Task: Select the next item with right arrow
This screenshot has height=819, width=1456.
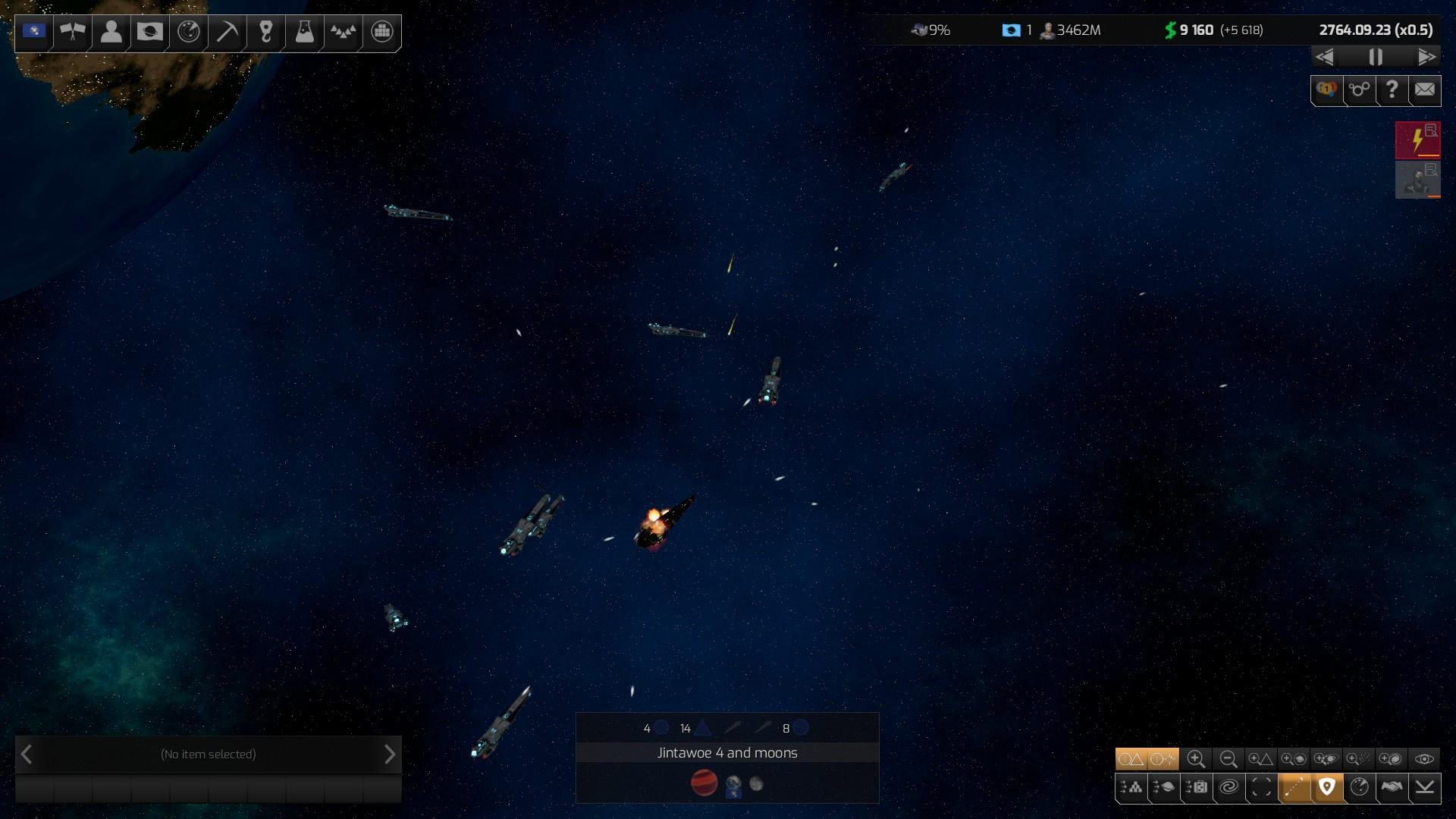Action: (390, 755)
